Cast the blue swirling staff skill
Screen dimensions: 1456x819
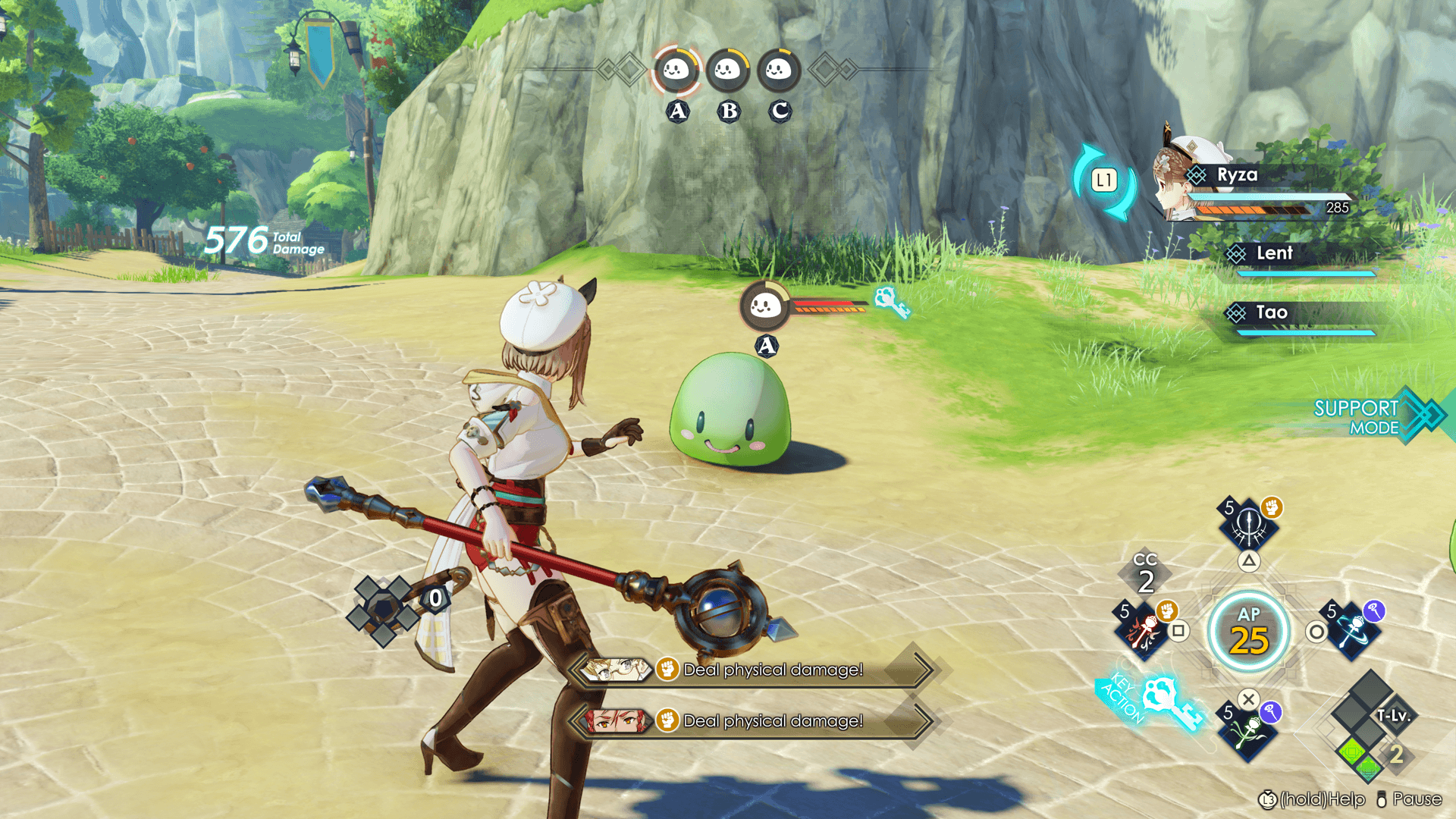(1353, 629)
